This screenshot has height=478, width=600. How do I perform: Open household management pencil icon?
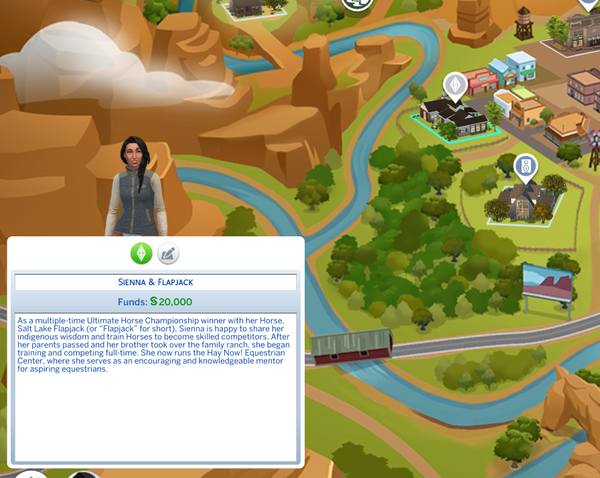tap(169, 254)
